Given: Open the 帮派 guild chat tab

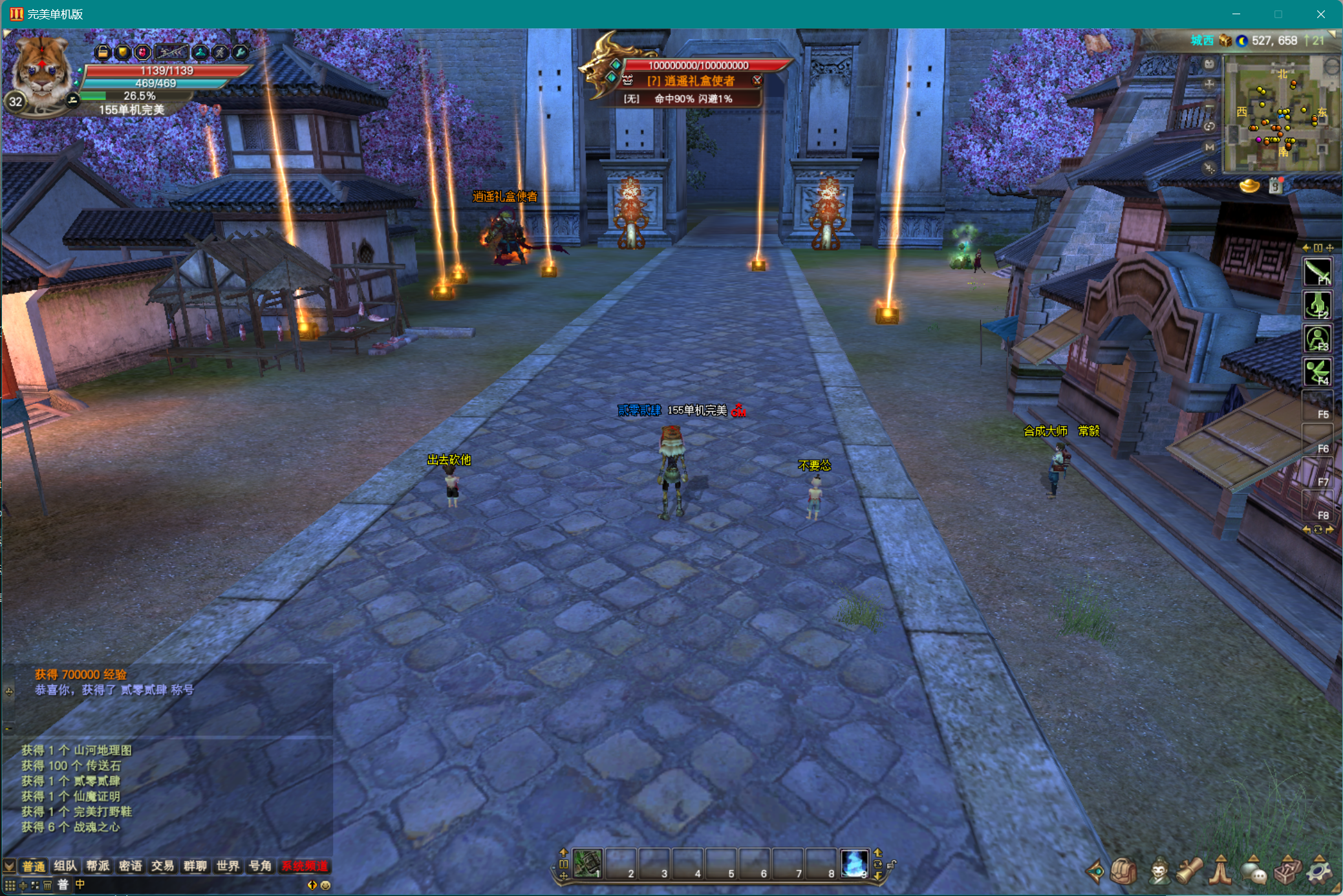Looking at the screenshot, I should coord(98,866).
